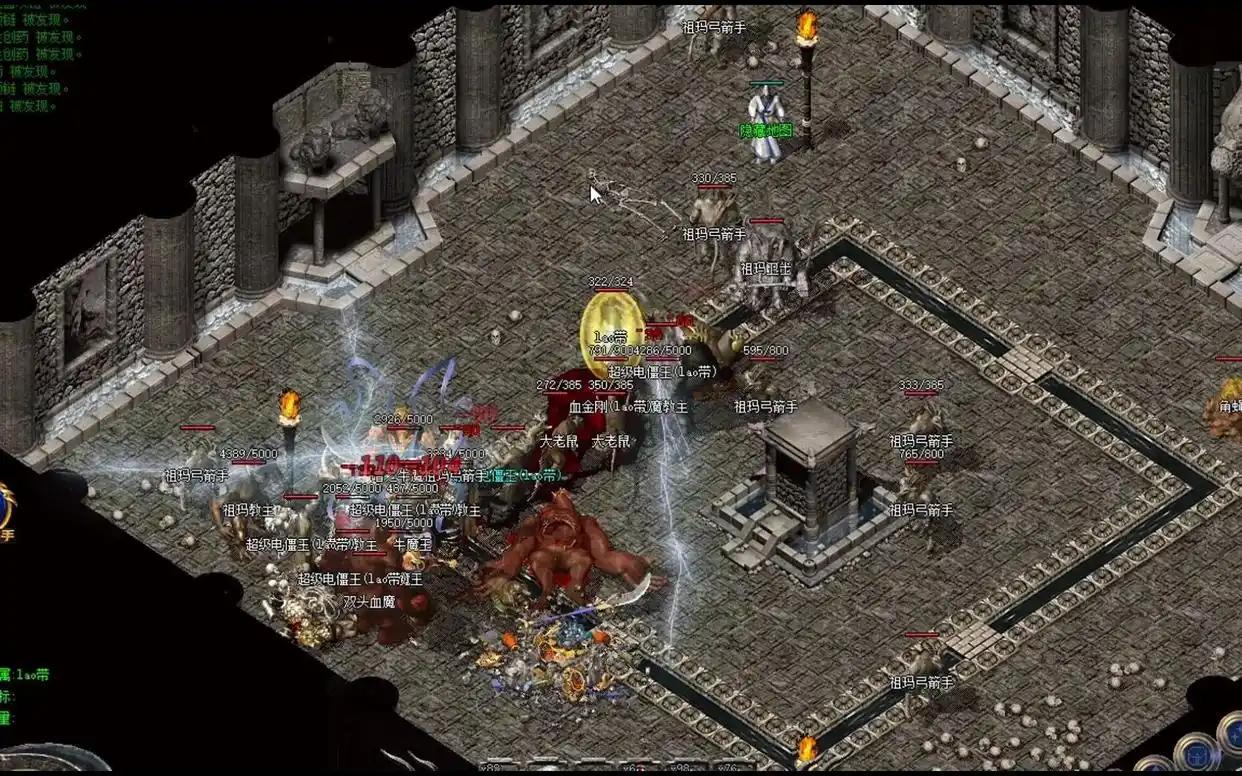This screenshot has height=776, width=1242.
Task: Open the gold-ringed blue emblem on left edge
Action: click(5, 506)
